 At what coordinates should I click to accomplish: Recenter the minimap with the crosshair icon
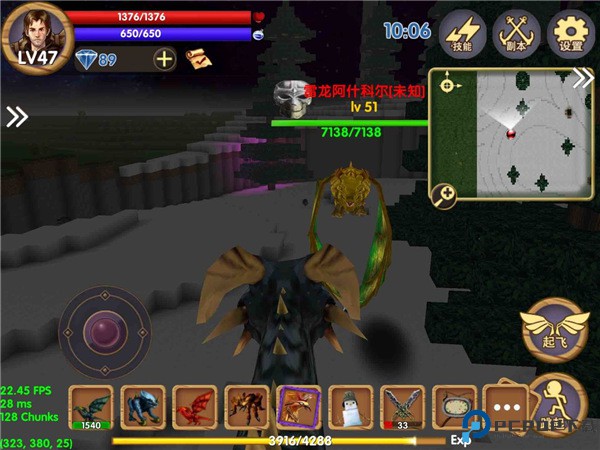(x=446, y=85)
